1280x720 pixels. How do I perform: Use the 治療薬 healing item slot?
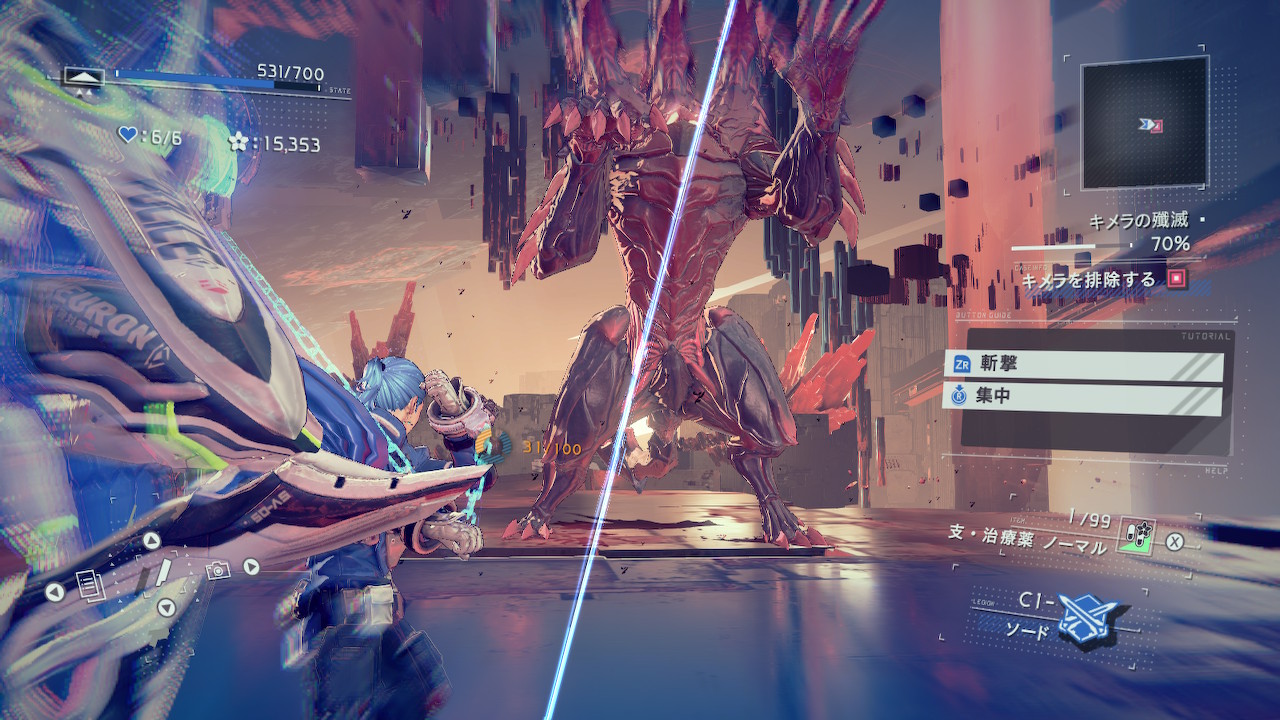[1136, 537]
